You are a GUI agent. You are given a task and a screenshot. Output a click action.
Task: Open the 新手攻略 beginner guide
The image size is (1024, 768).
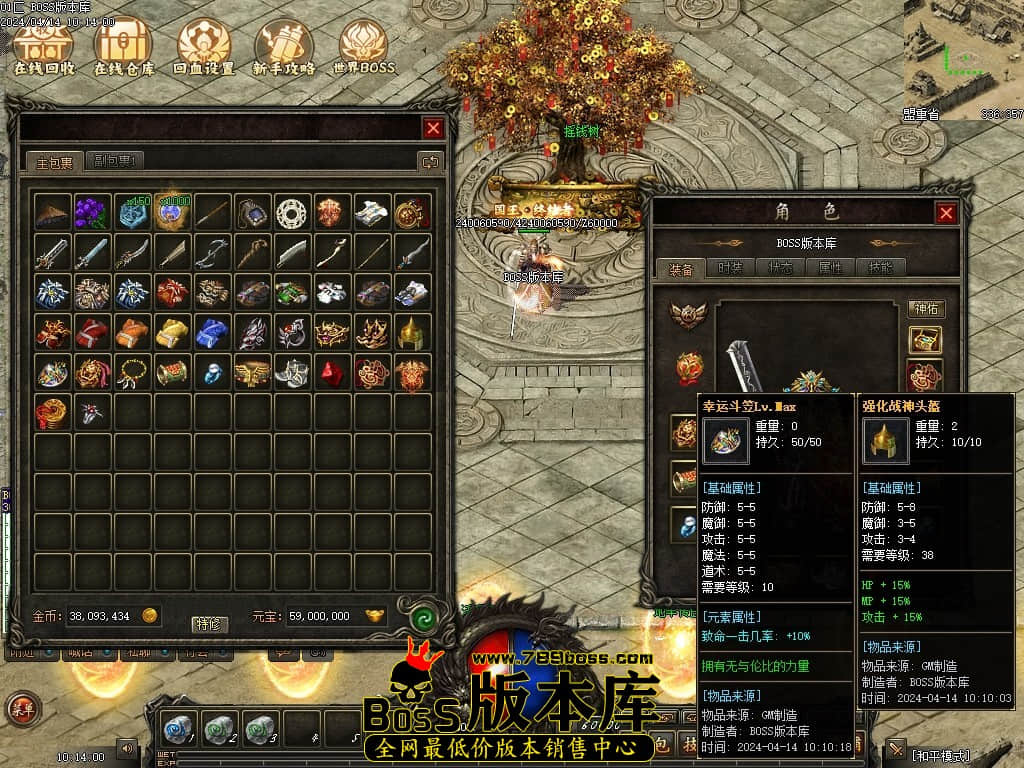click(284, 46)
